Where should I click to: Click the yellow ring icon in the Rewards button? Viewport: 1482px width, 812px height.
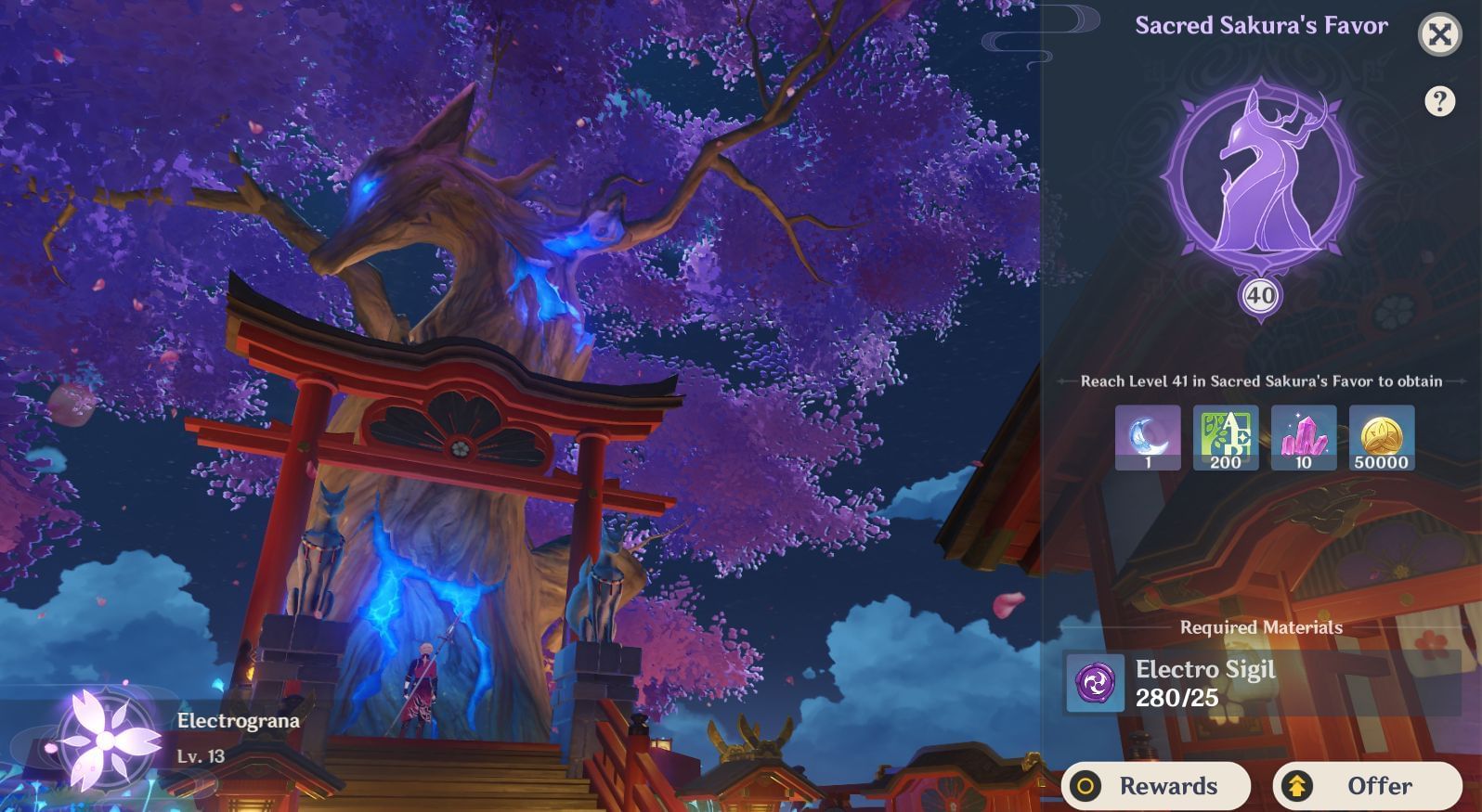coord(1088,785)
